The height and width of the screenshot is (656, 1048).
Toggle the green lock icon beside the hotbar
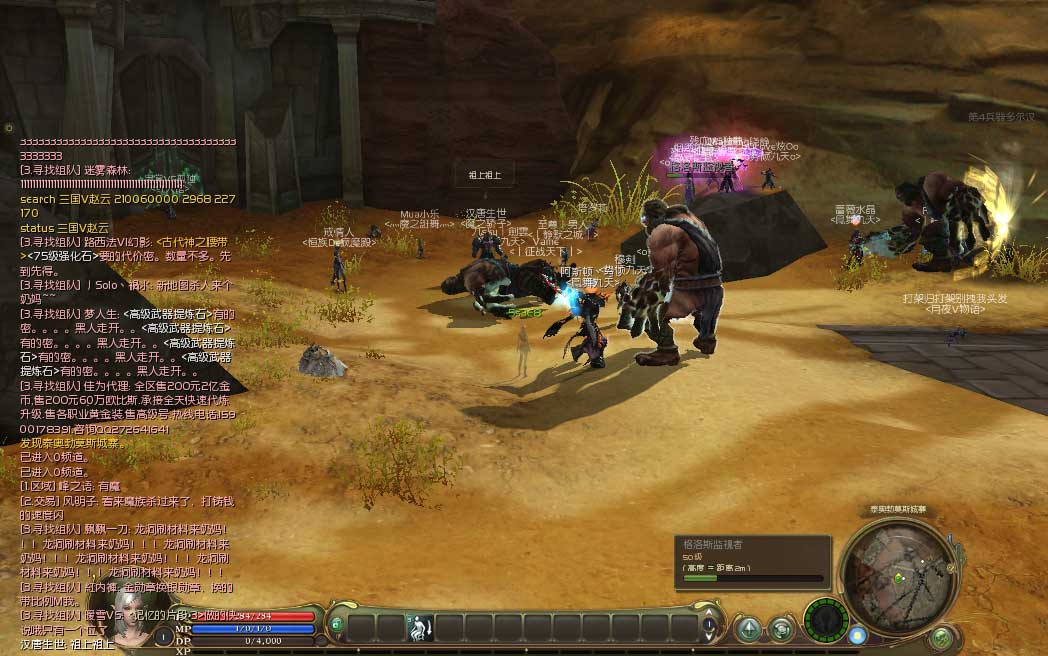pos(337,625)
